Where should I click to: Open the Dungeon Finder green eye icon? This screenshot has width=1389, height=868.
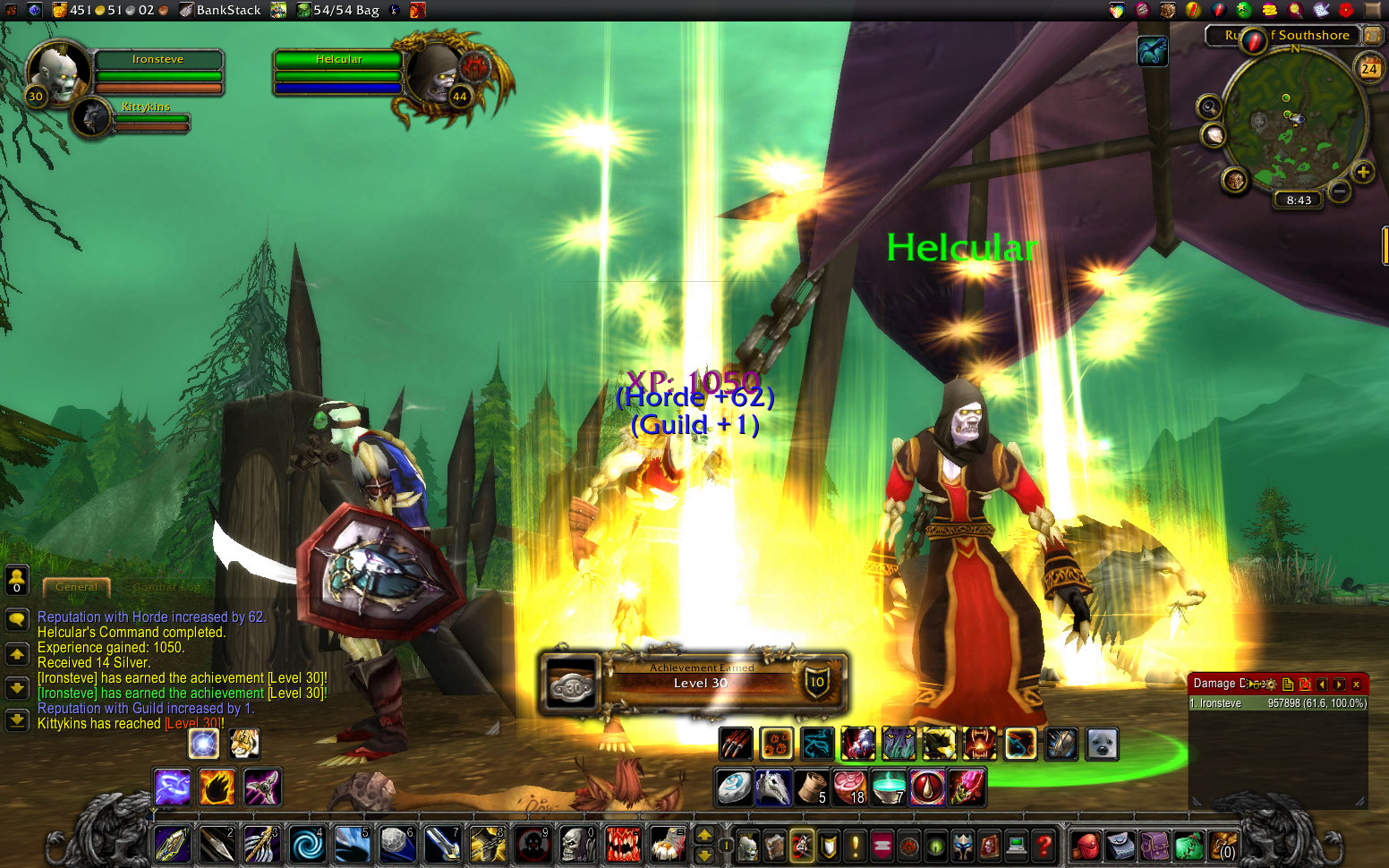click(934, 846)
